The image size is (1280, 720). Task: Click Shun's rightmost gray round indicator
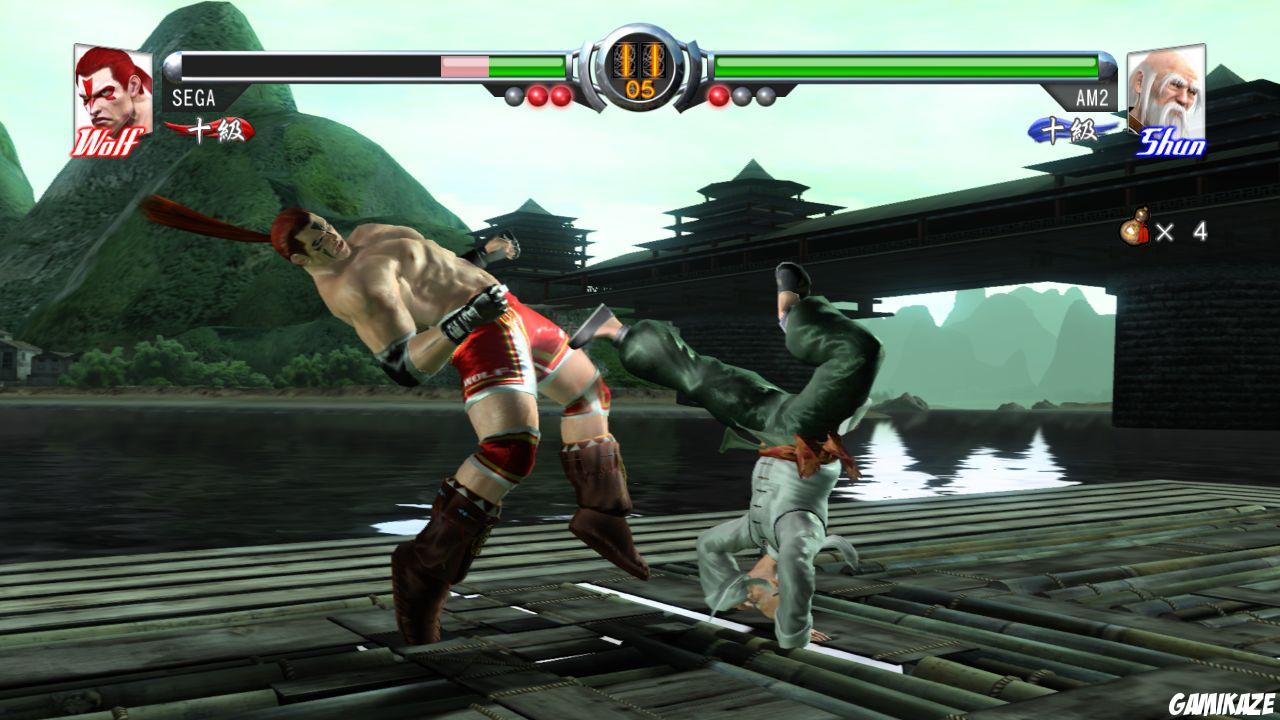(764, 95)
